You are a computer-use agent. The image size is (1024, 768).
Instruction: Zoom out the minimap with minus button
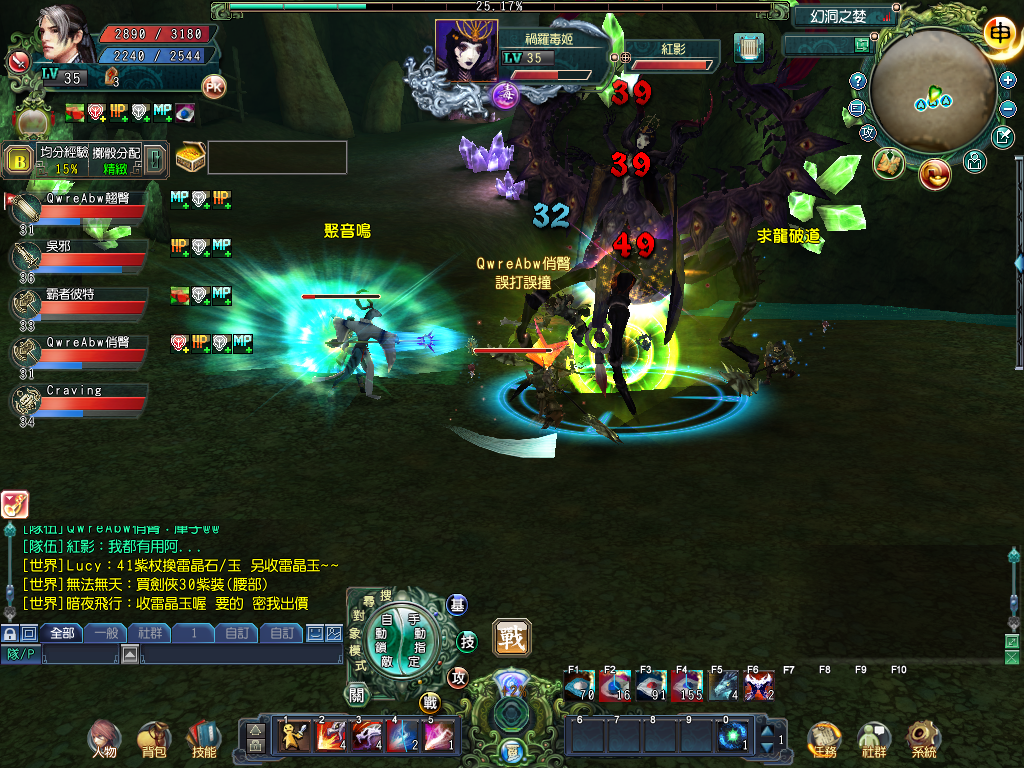pyautogui.click(x=1008, y=107)
